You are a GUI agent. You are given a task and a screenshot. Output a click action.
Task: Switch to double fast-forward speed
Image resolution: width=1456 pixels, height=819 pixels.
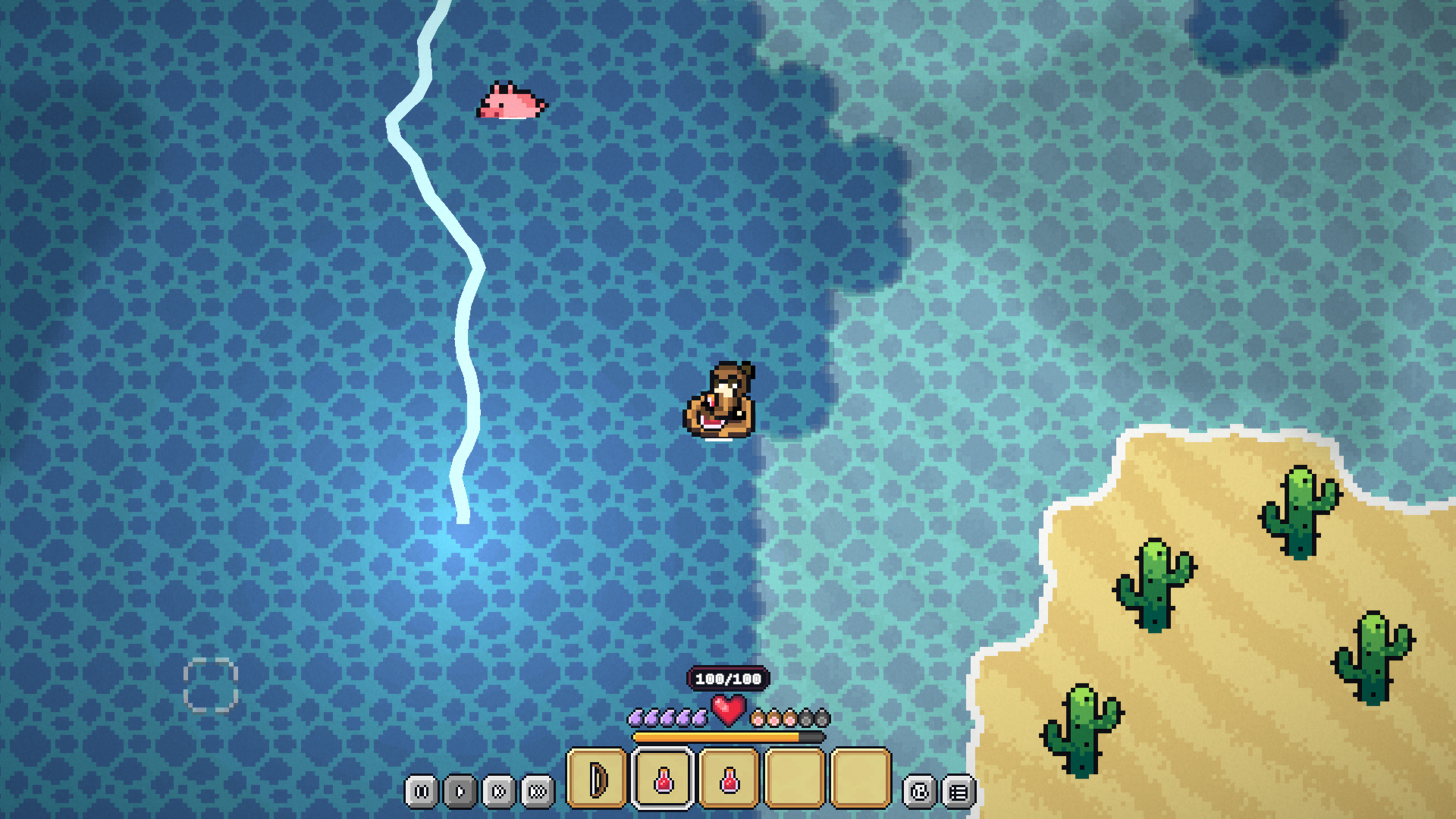[499, 792]
